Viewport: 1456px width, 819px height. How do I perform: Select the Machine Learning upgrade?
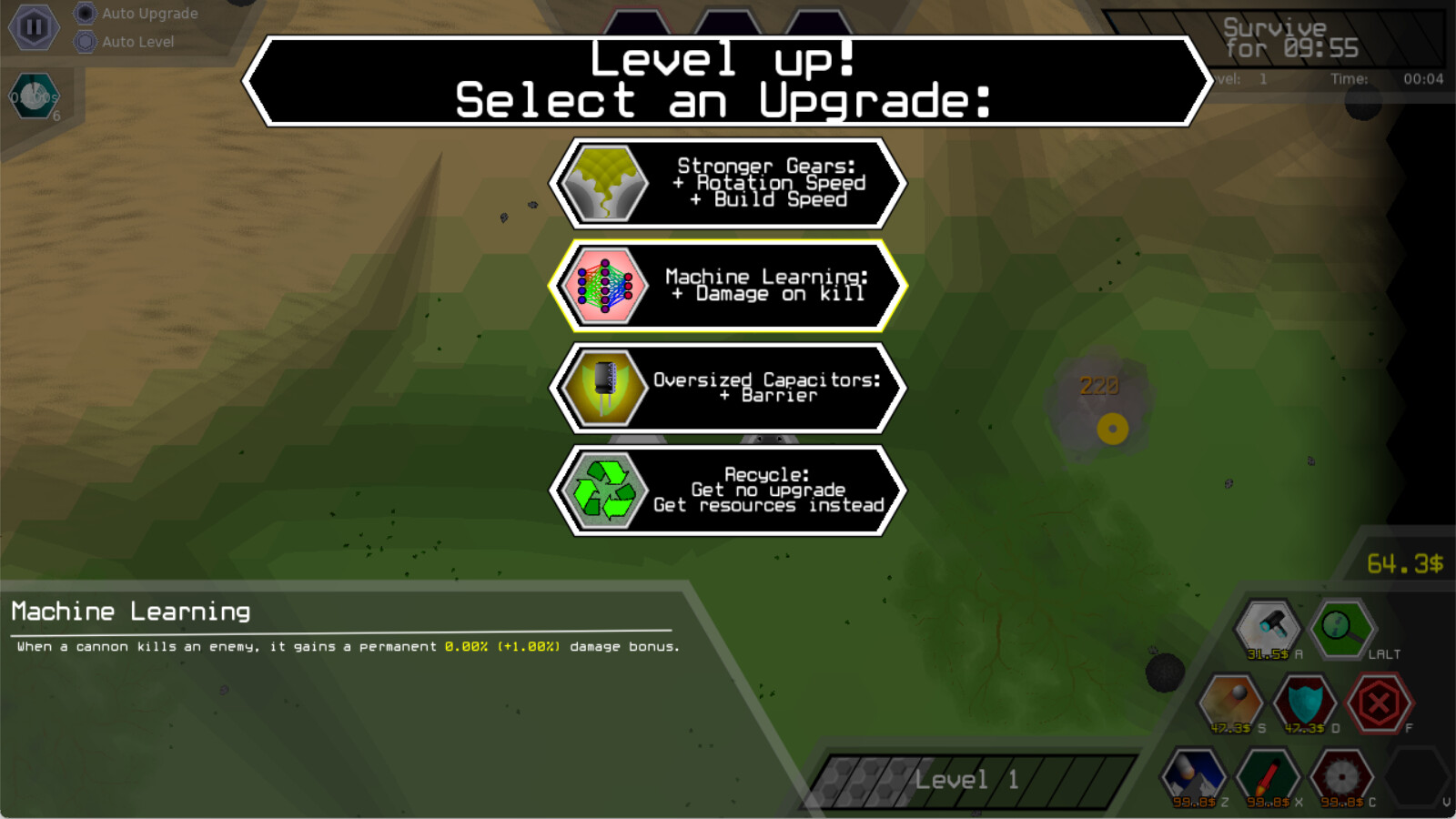coord(728,285)
